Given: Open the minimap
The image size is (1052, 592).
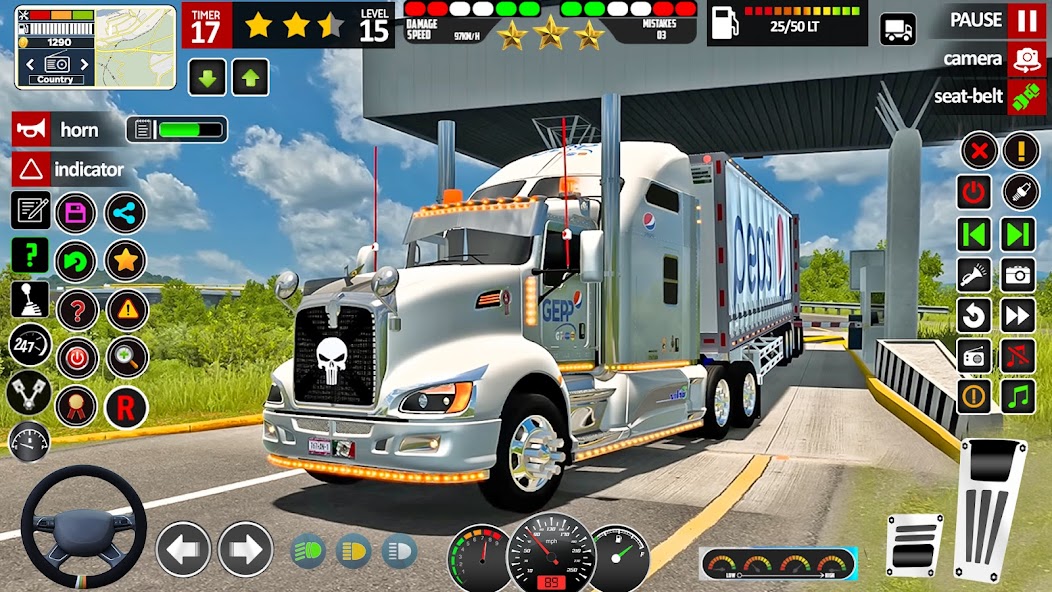Looking at the screenshot, I should [54, 45].
